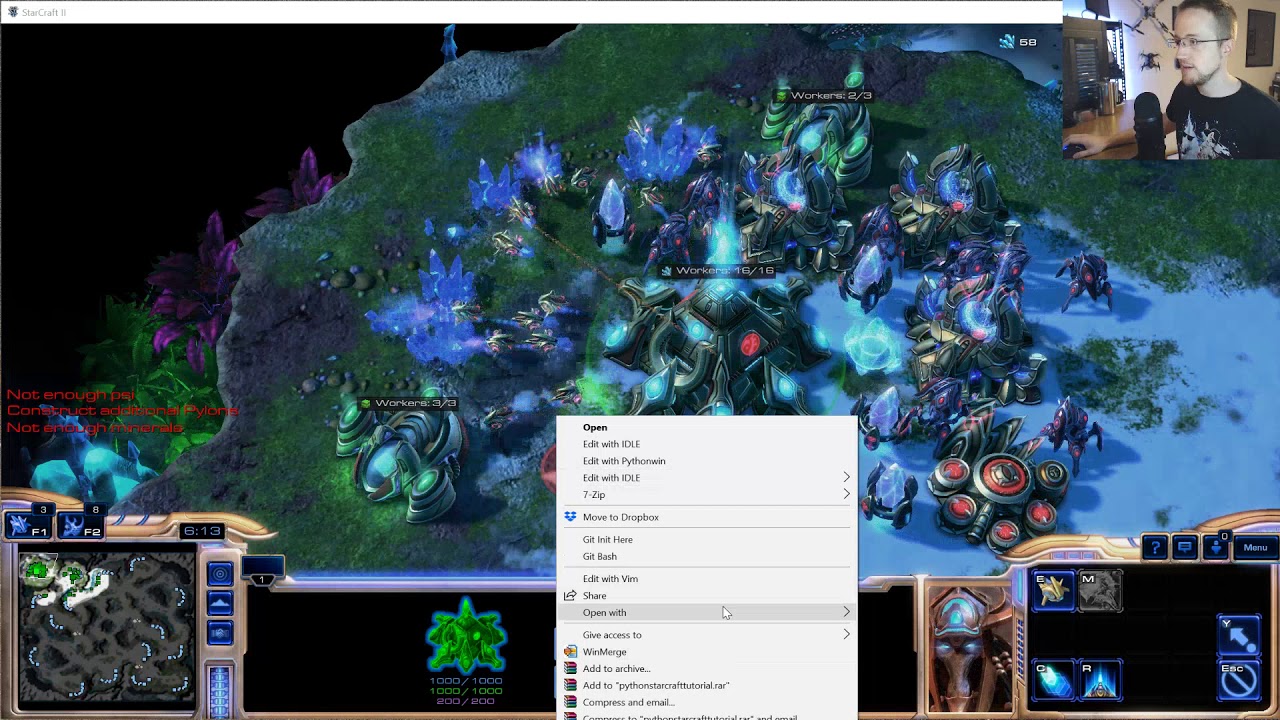Click the Nexus wireframe in the selection panel

coord(466,636)
